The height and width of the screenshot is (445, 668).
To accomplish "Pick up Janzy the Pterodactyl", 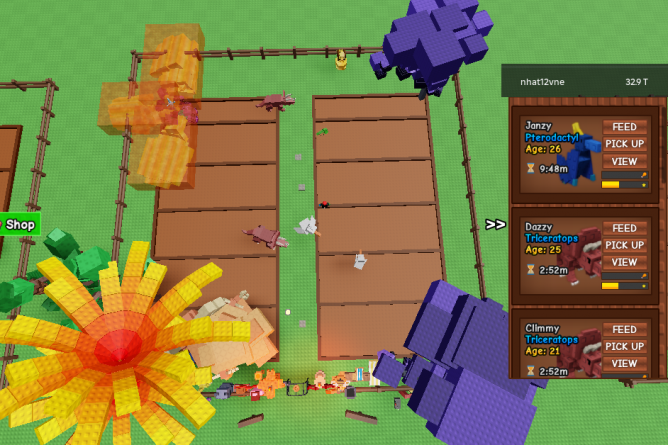I will point(624,144).
